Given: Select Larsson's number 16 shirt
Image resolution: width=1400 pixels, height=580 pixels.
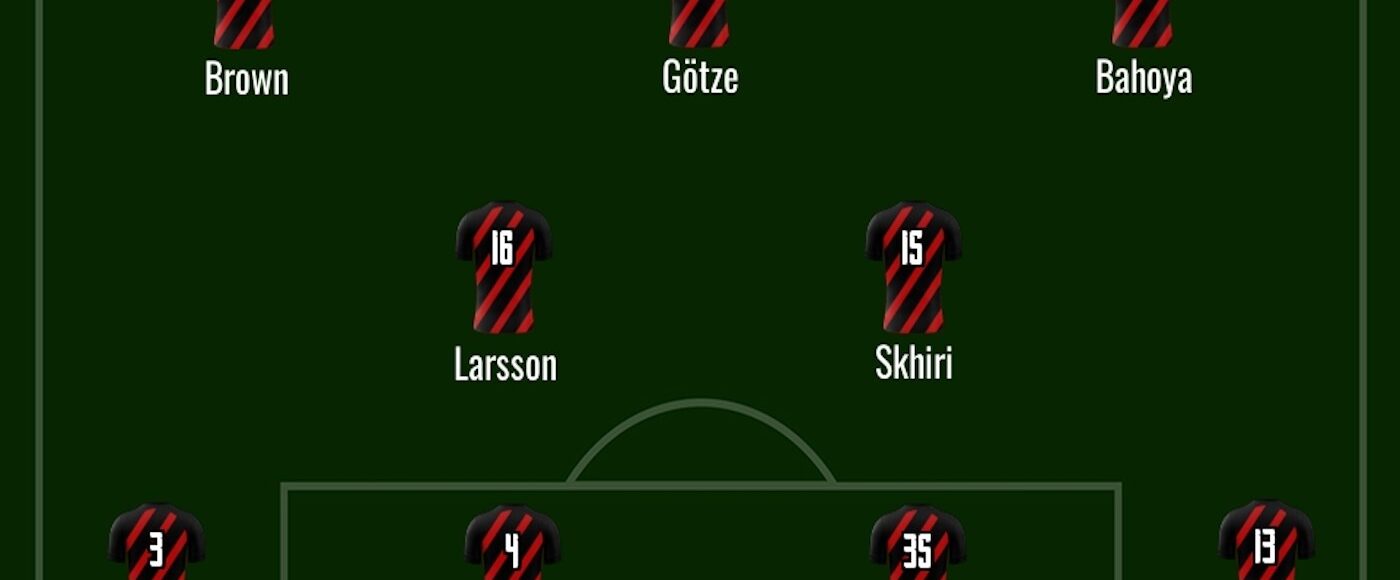Looking at the screenshot, I should pos(504,267).
